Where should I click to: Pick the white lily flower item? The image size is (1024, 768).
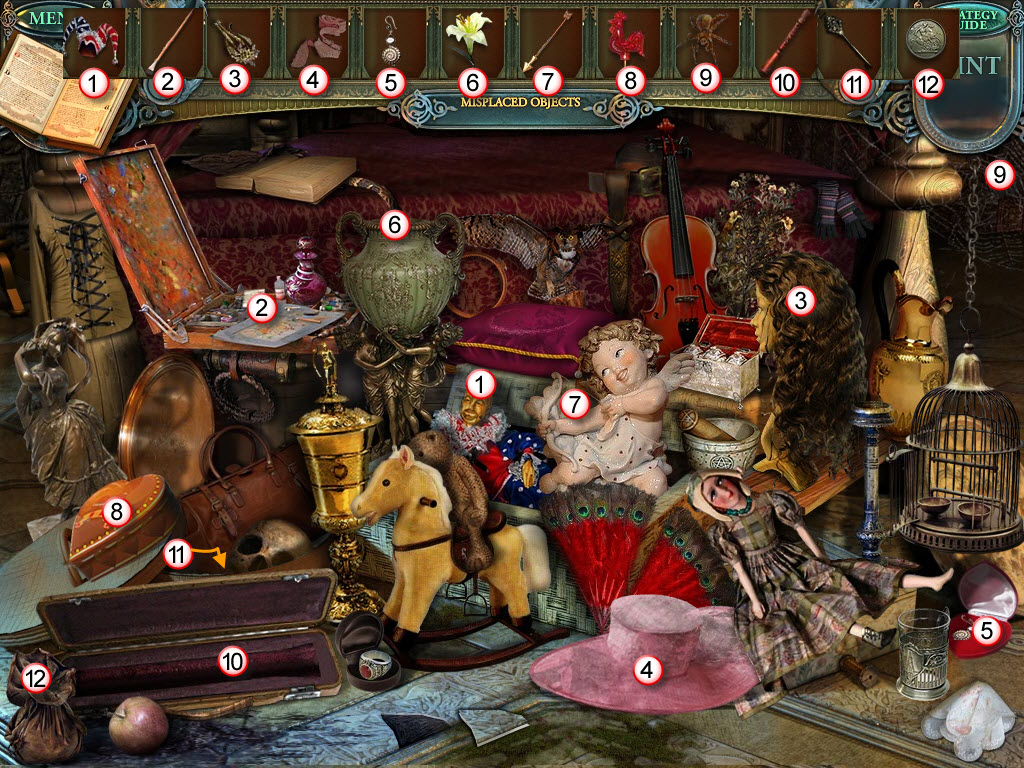point(469,38)
